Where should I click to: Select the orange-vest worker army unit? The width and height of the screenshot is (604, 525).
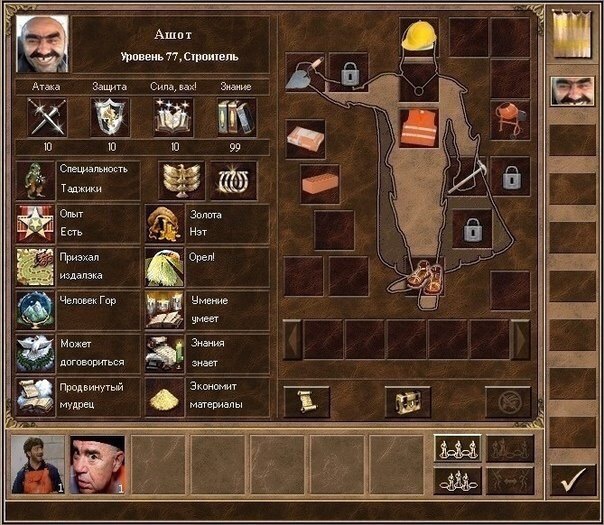(x=38, y=464)
